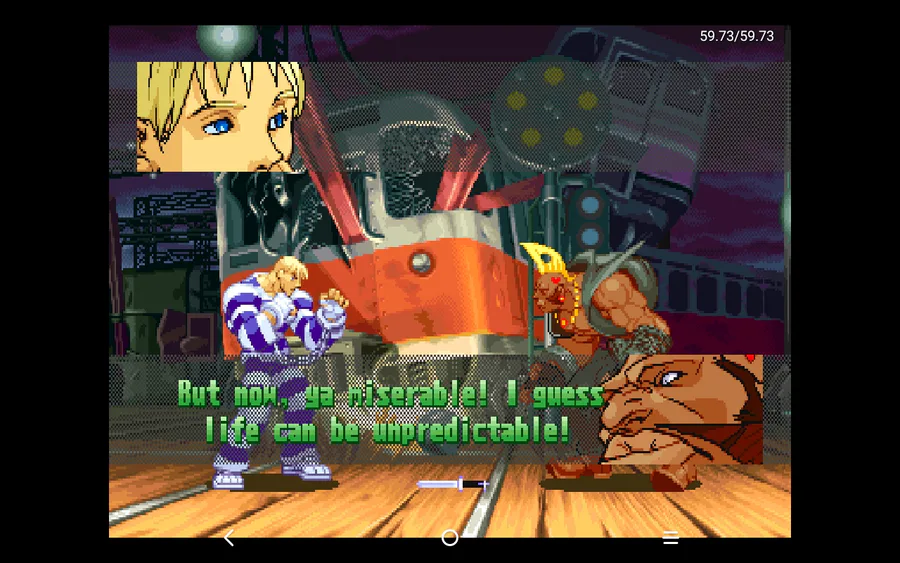Tap the Android back arrow

[x=229, y=538]
